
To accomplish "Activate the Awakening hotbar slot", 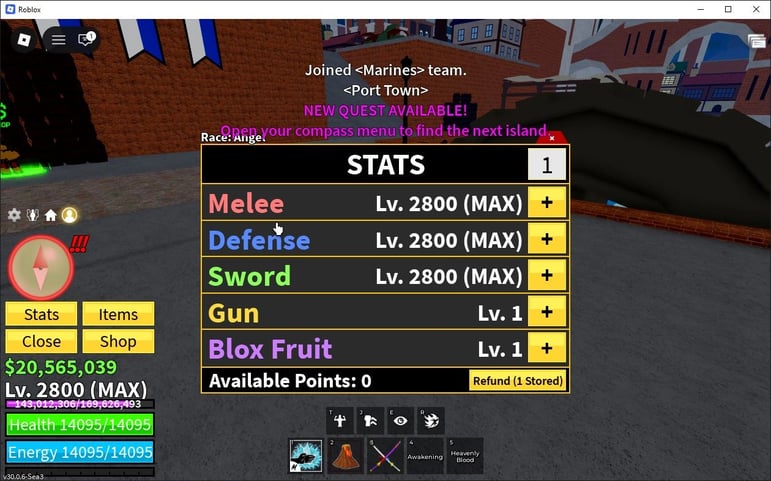I will 425,456.
